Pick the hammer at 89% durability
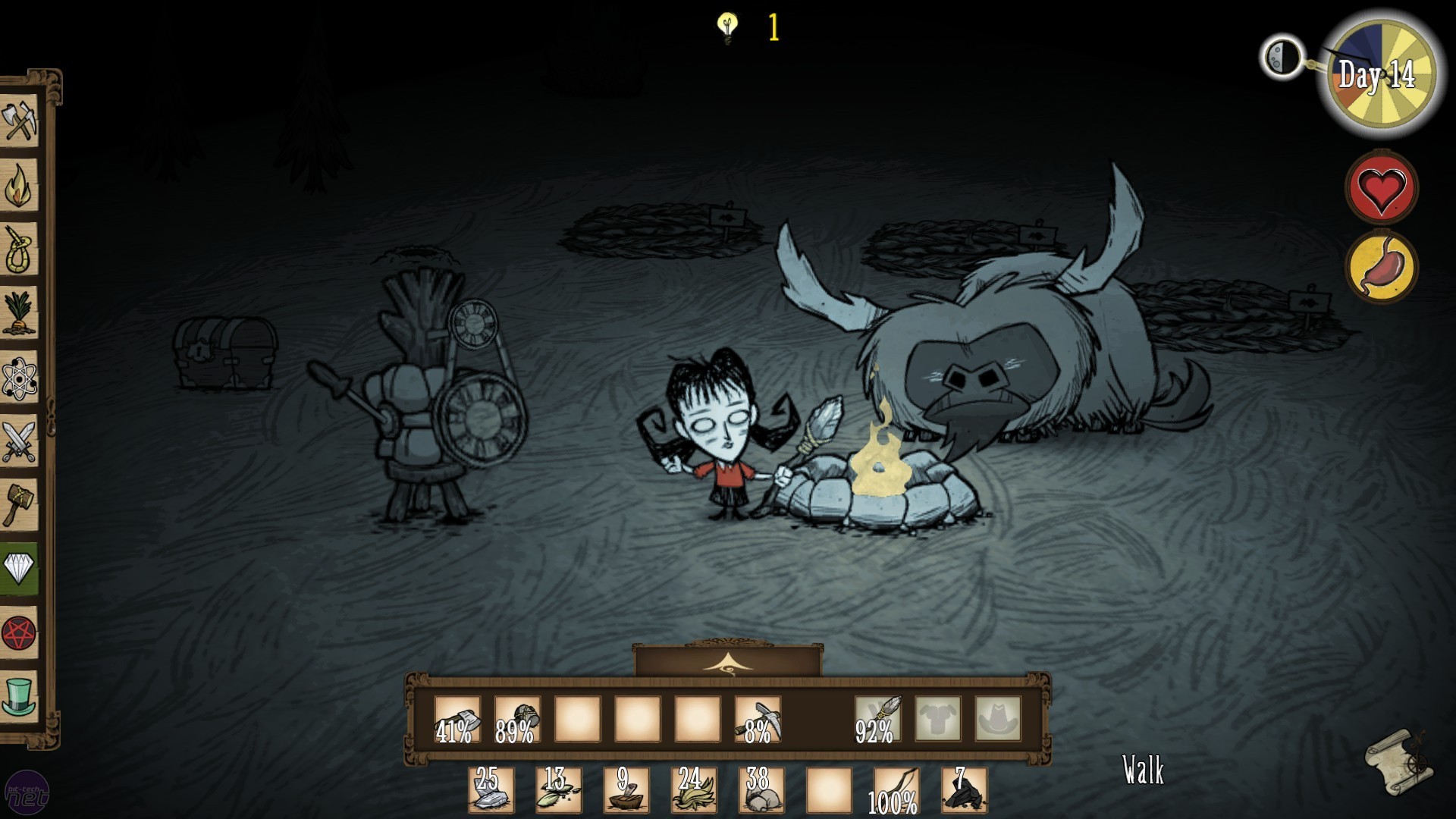Screen dimensions: 1456x819 tap(517, 720)
